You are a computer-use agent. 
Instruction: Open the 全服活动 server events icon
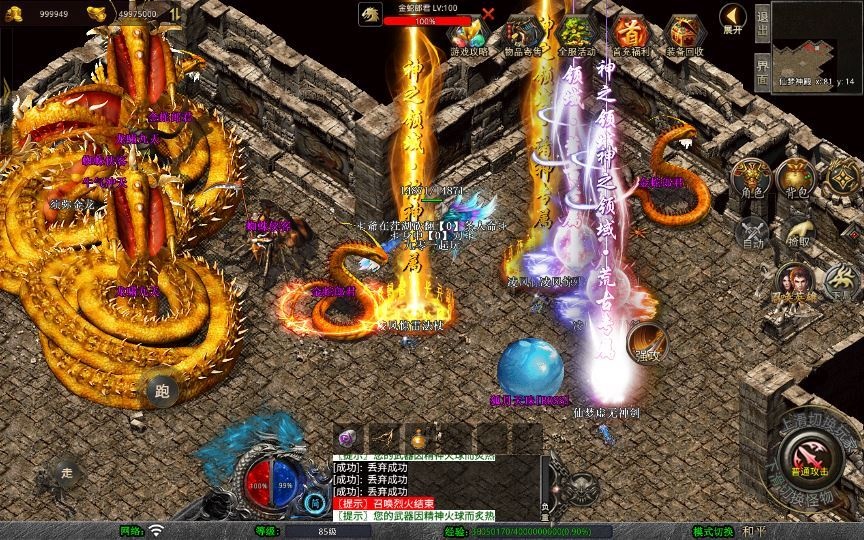[x=576, y=36]
